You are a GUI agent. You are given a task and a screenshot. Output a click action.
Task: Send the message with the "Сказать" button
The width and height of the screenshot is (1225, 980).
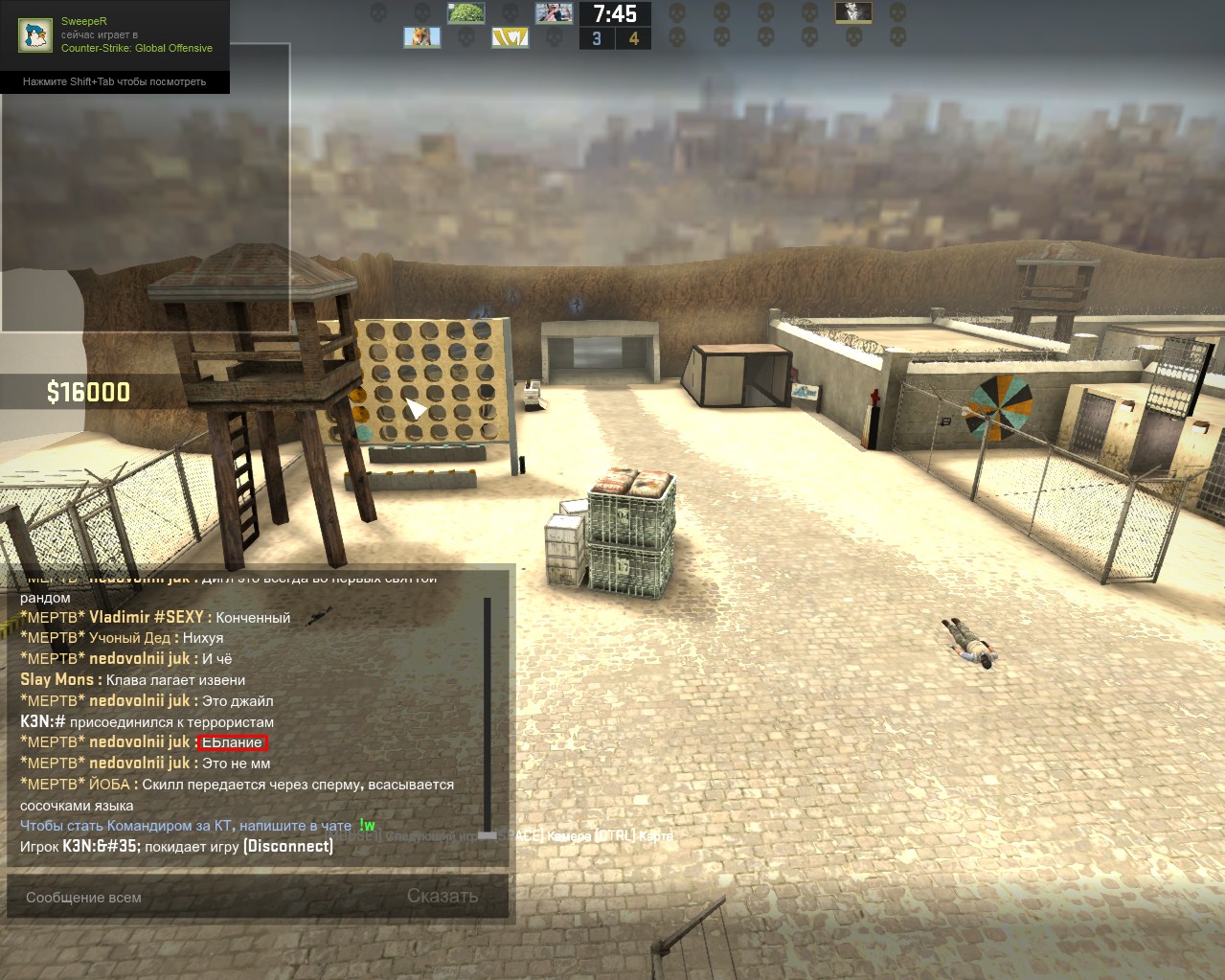pos(442,897)
